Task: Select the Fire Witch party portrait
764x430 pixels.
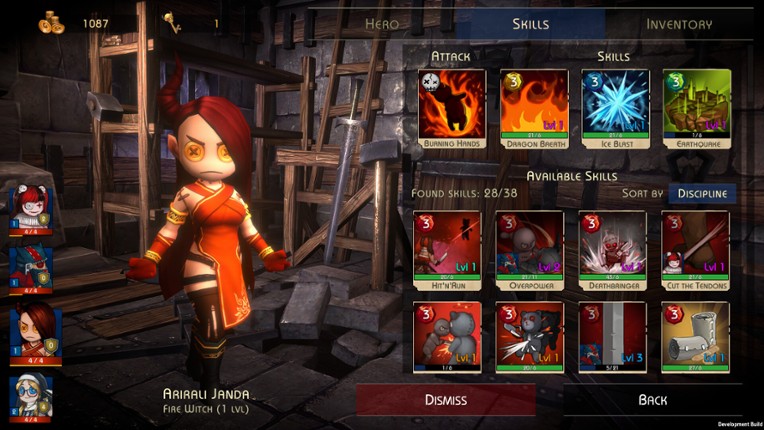Action: (30, 332)
